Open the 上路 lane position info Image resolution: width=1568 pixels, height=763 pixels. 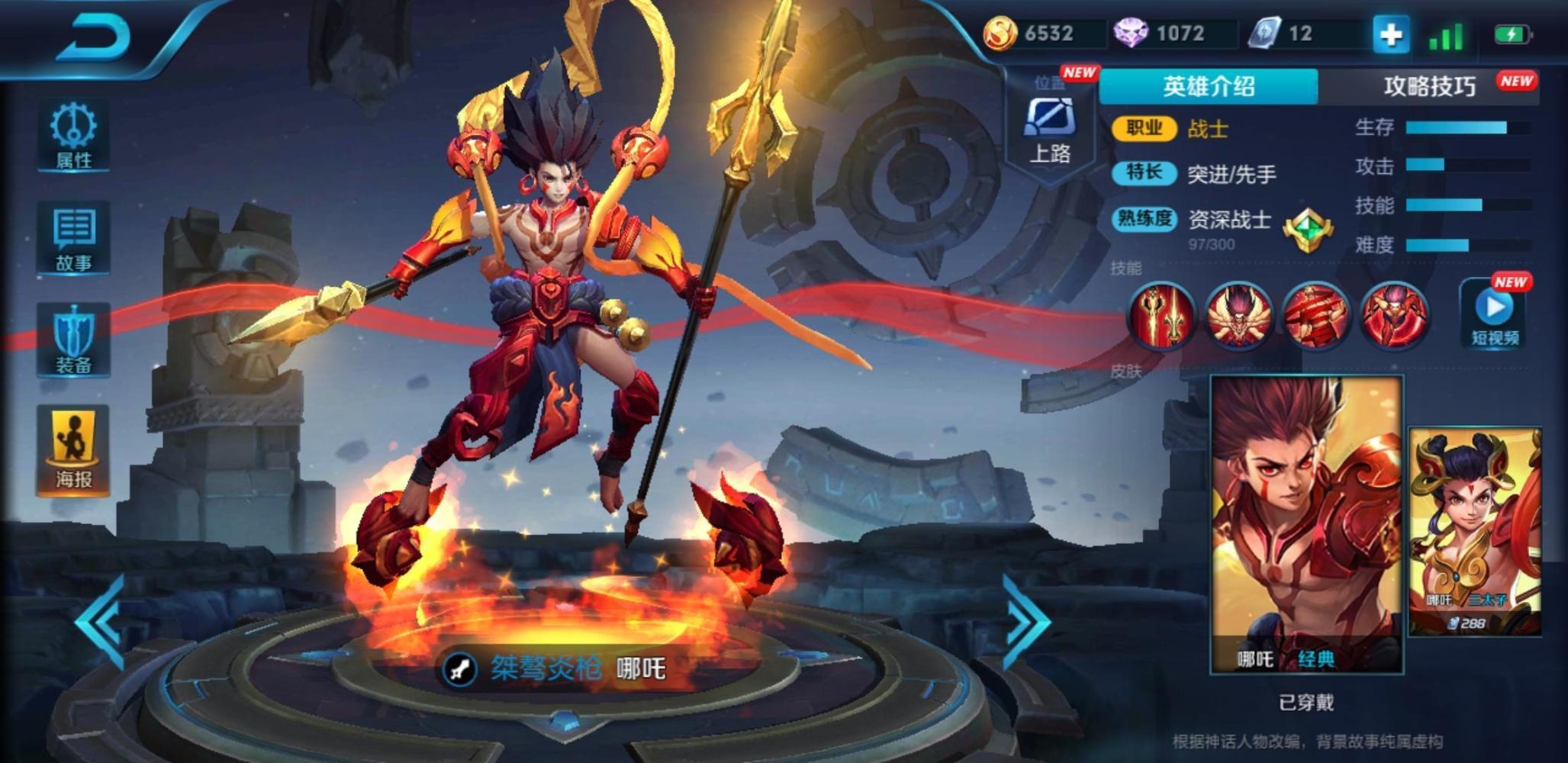pyautogui.click(x=1050, y=131)
